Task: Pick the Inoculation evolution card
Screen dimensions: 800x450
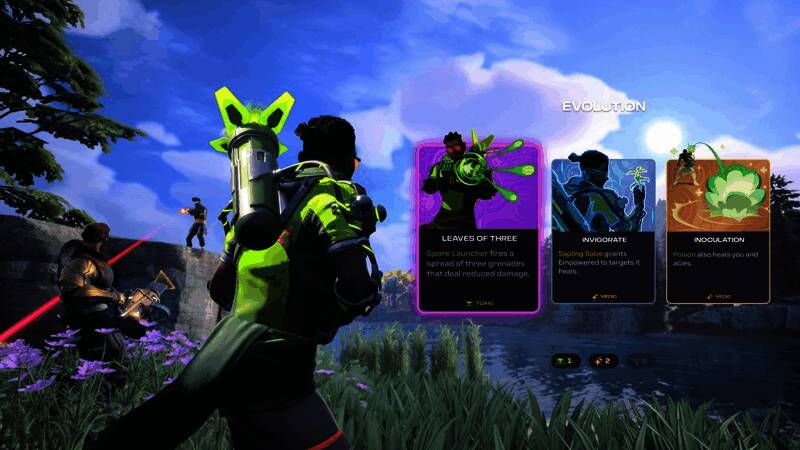Action: click(717, 230)
